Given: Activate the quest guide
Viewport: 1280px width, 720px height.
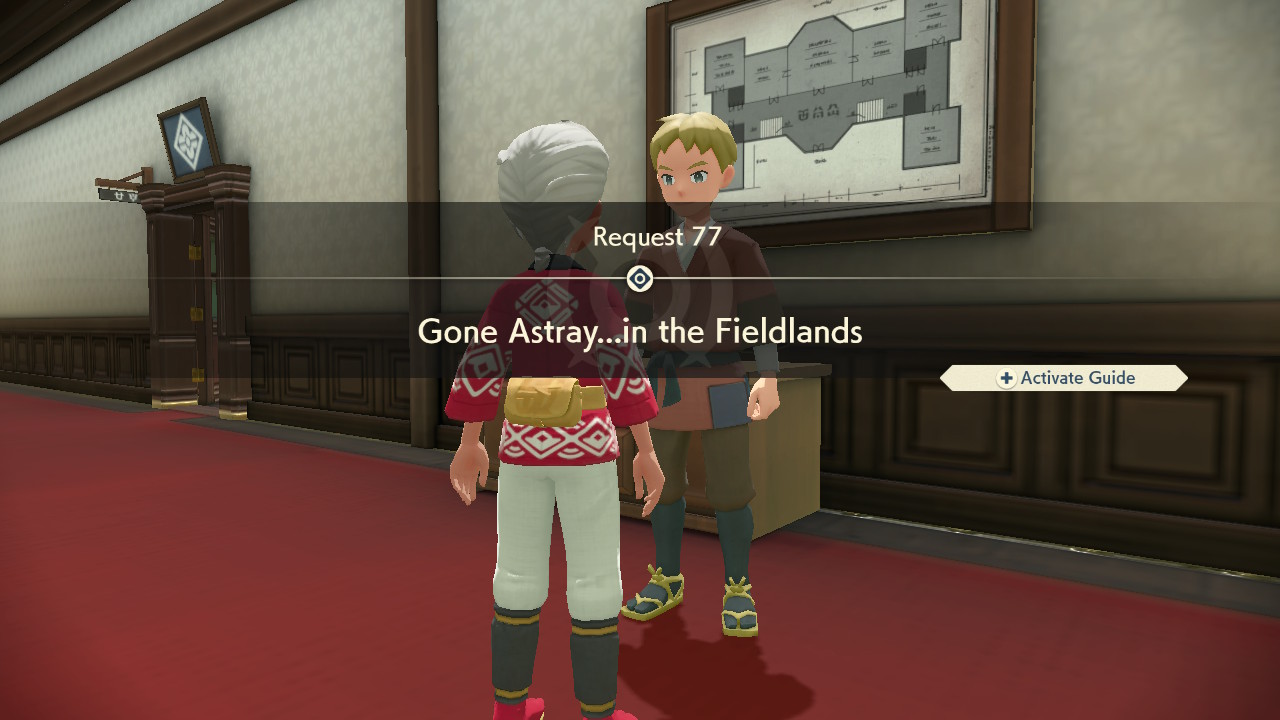Looking at the screenshot, I should click(1063, 378).
